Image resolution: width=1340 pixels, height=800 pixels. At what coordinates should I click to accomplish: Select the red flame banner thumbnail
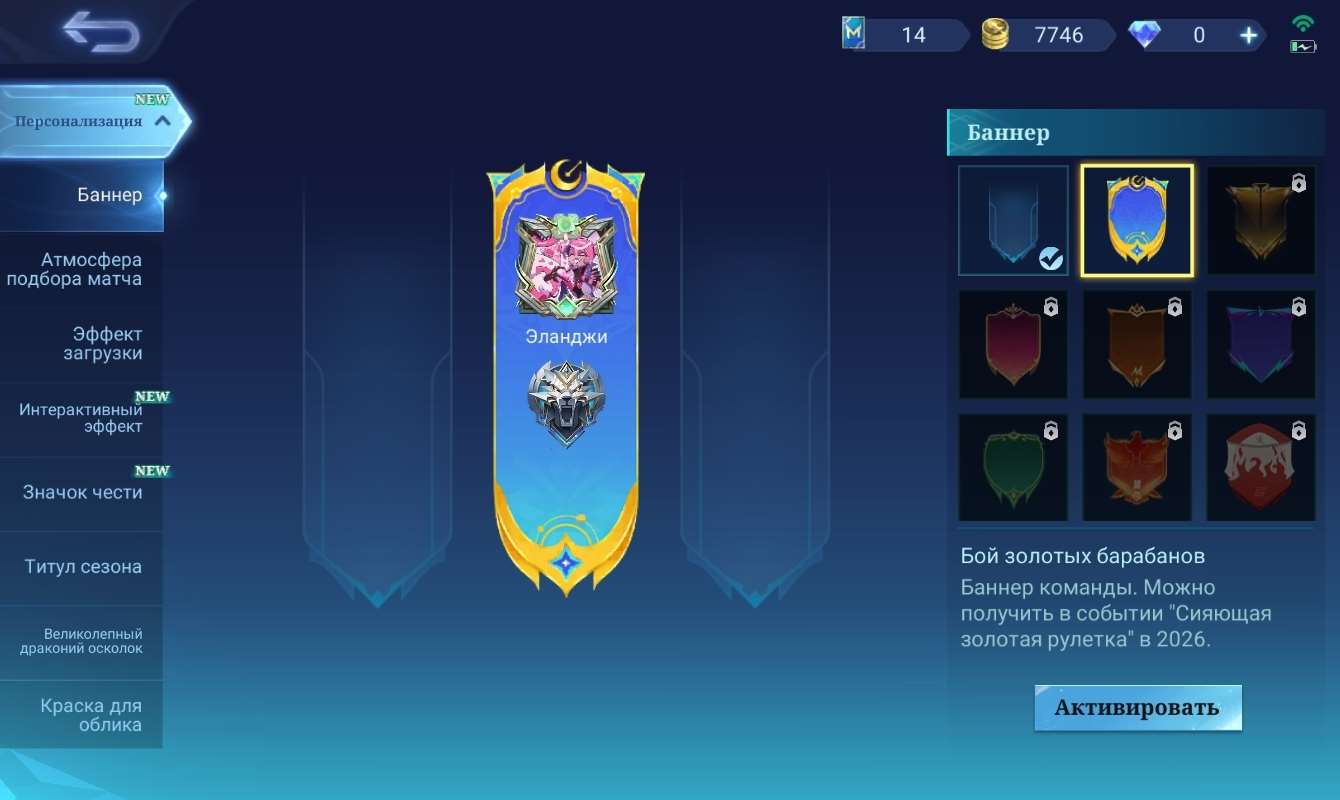point(1261,467)
